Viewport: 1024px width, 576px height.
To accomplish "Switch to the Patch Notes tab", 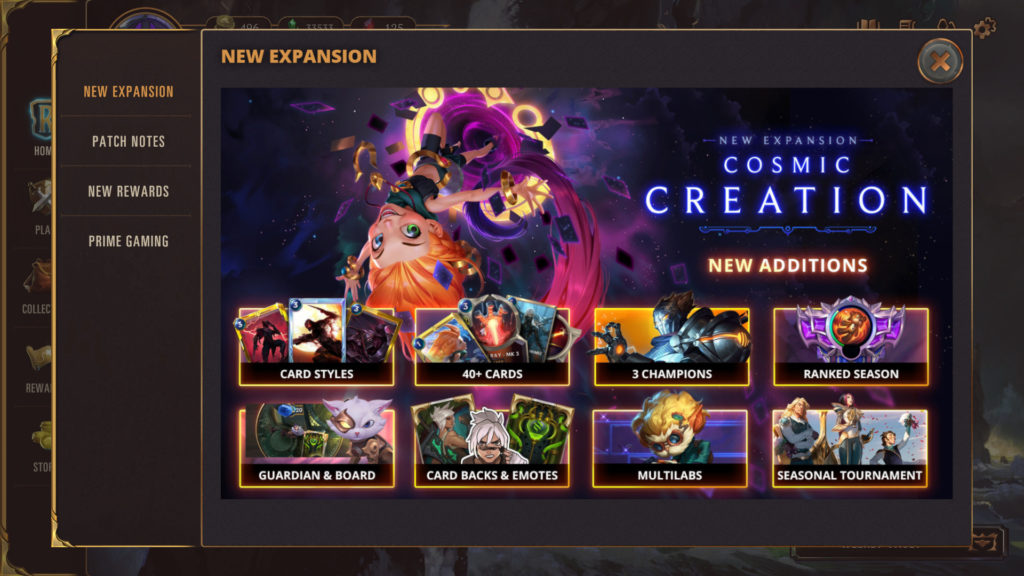I will 128,141.
